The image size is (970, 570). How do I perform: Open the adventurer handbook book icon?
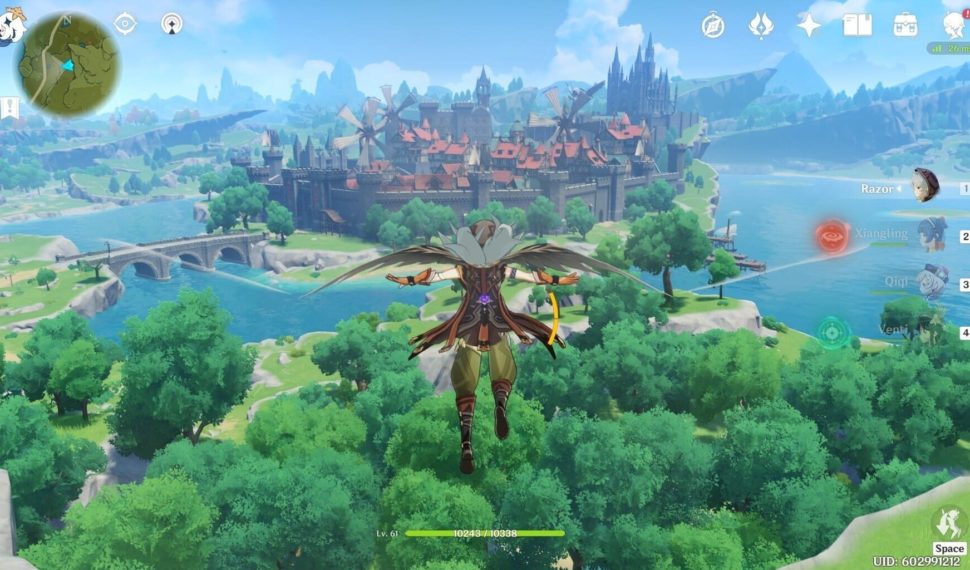pos(857,25)
